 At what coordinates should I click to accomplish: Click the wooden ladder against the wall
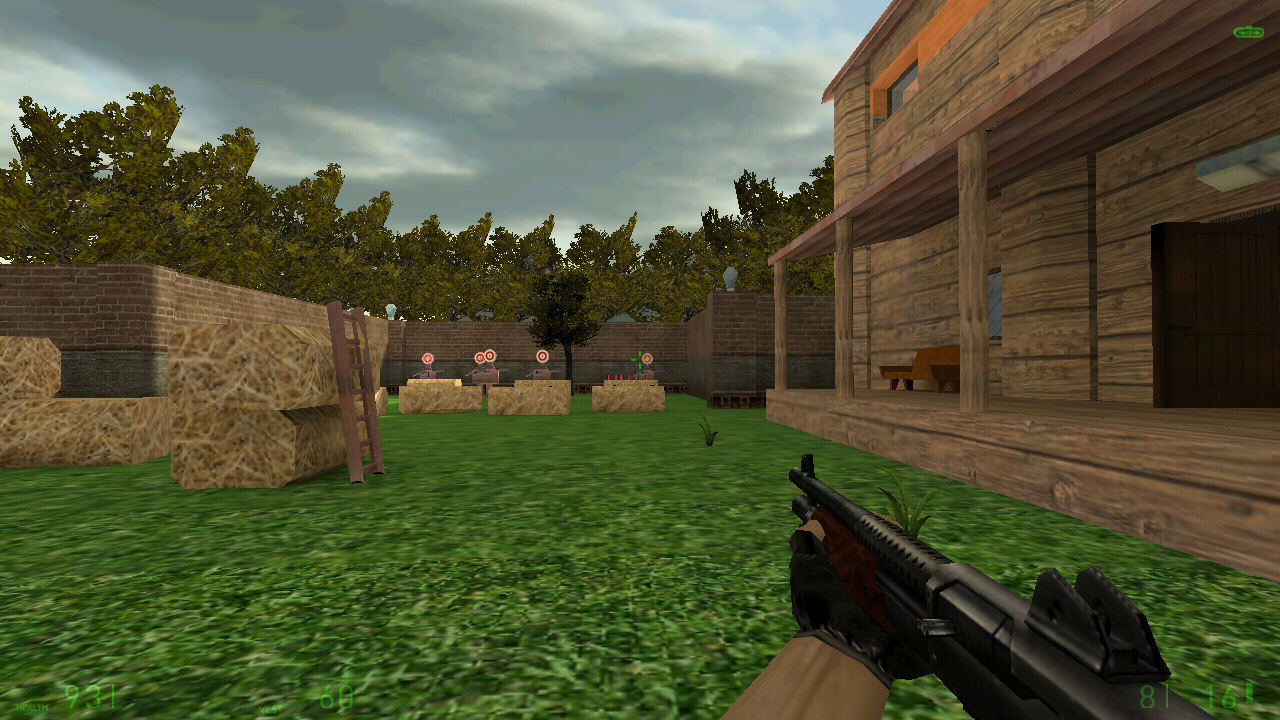tap(355, 390)
